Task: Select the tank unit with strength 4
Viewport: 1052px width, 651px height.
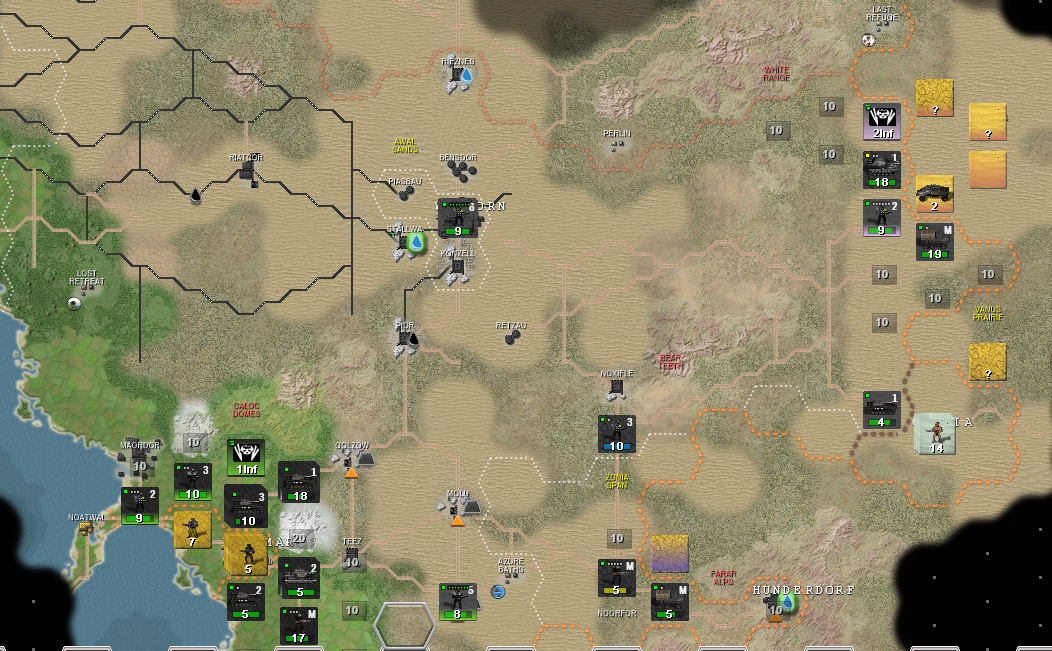Action: tap(882, 410)
